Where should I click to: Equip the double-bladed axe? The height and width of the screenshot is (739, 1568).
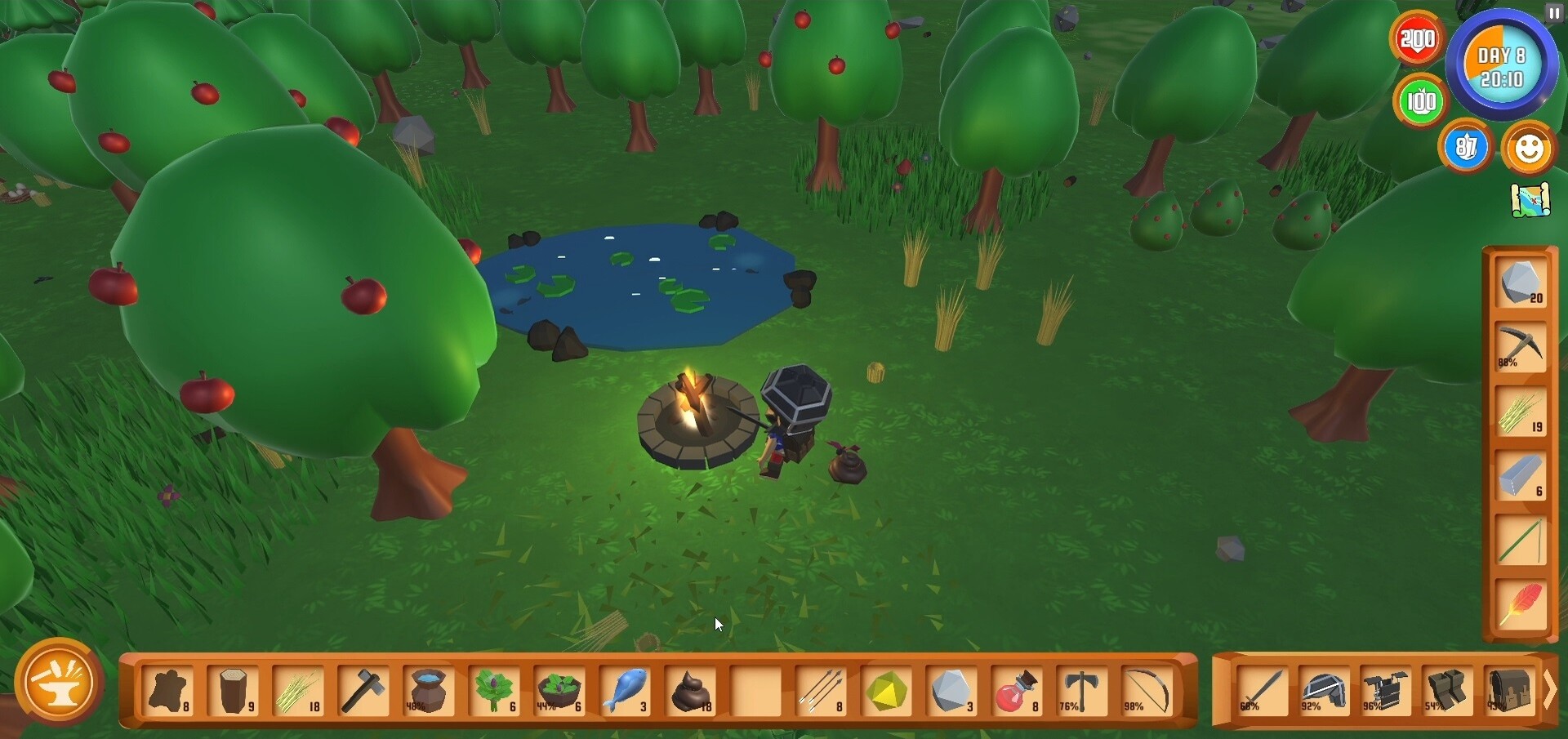1082,691
